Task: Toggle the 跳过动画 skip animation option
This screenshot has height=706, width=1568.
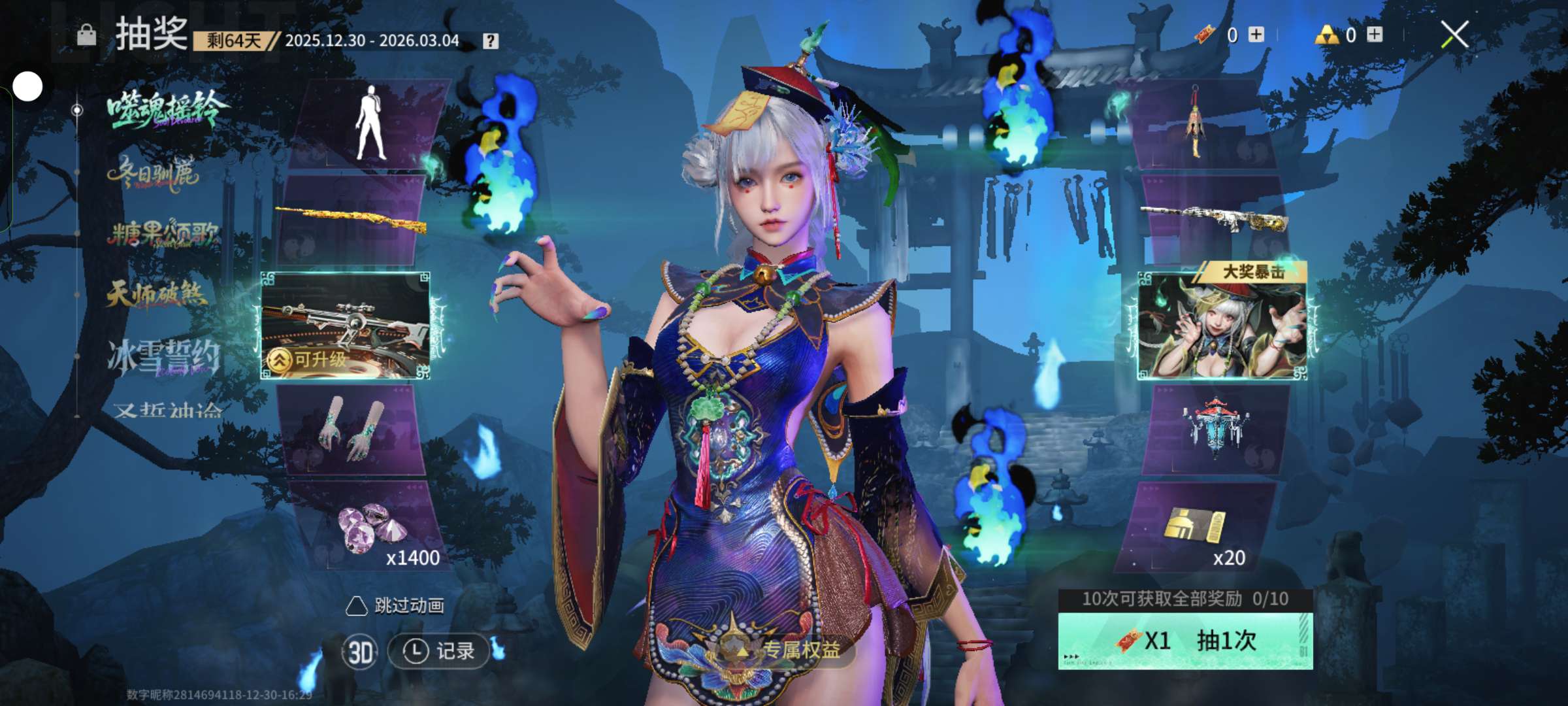Action: point(395,606)
